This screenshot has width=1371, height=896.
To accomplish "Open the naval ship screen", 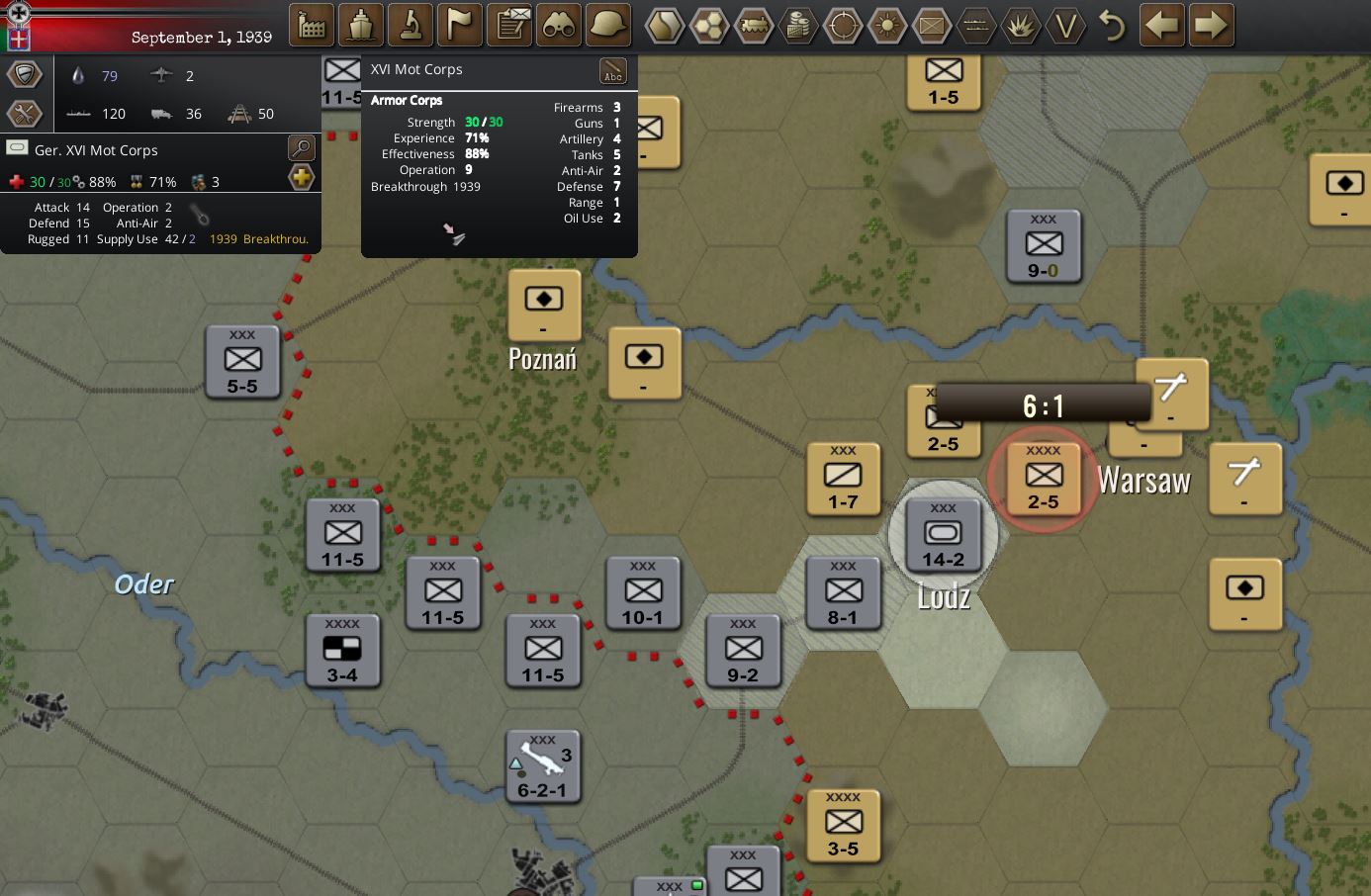I will click(x=360, y=25).
